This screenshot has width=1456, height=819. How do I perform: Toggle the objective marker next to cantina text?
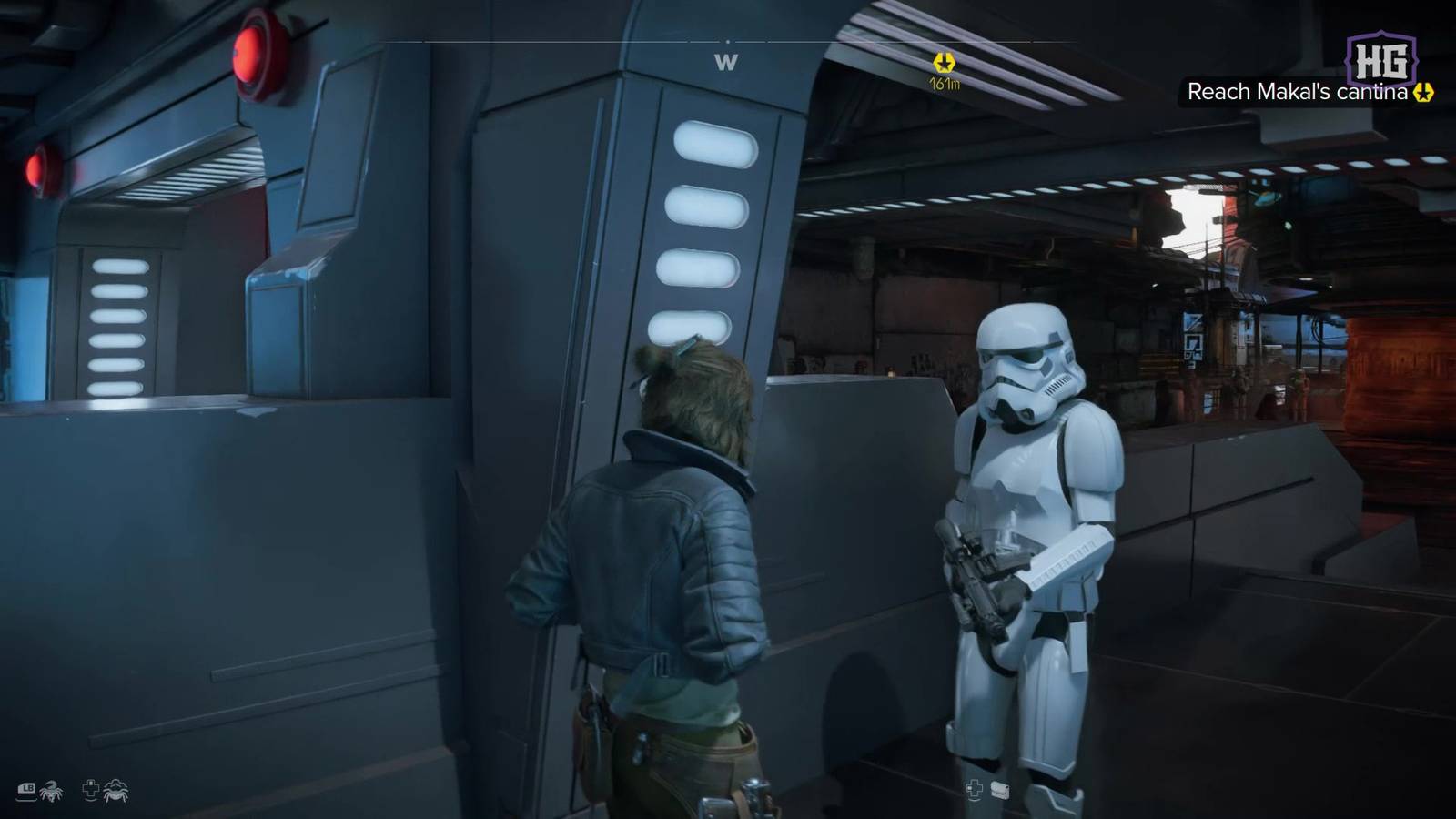[1424, 92]
